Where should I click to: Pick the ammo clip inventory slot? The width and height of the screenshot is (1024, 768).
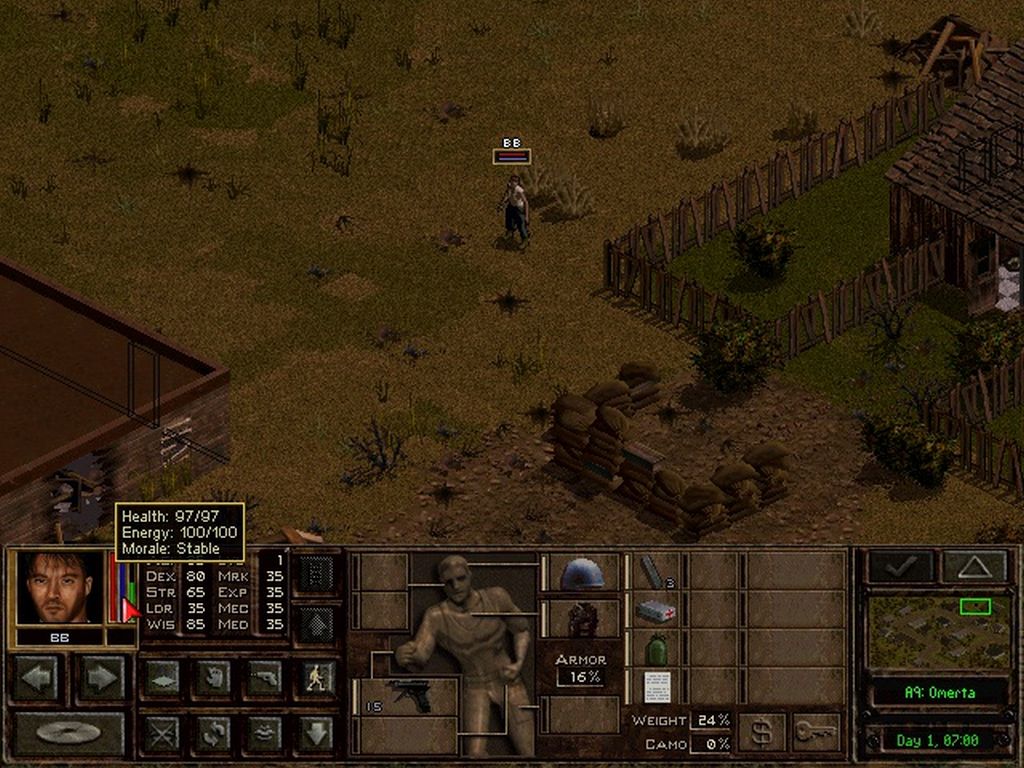coord(655,572)
